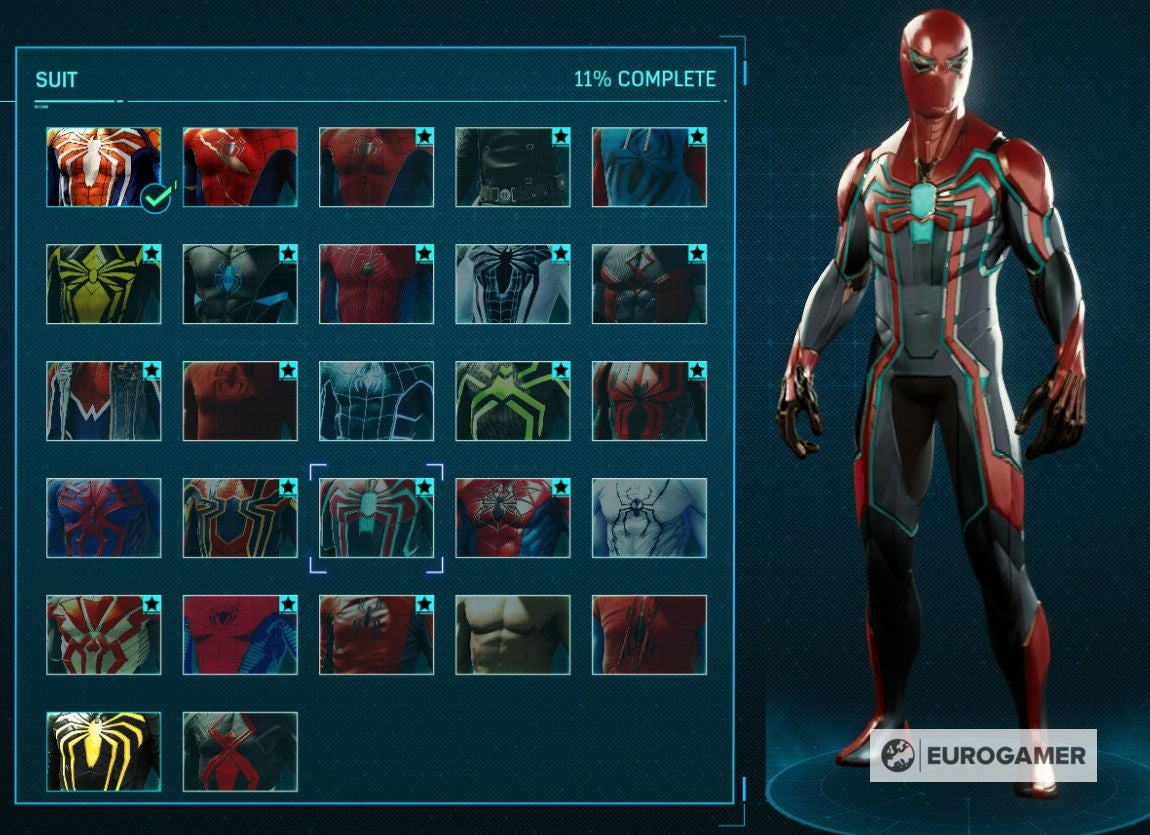Select the white hooded Spider-Armor with black spider
The image size is (1150, 835).
pos(512,284)
